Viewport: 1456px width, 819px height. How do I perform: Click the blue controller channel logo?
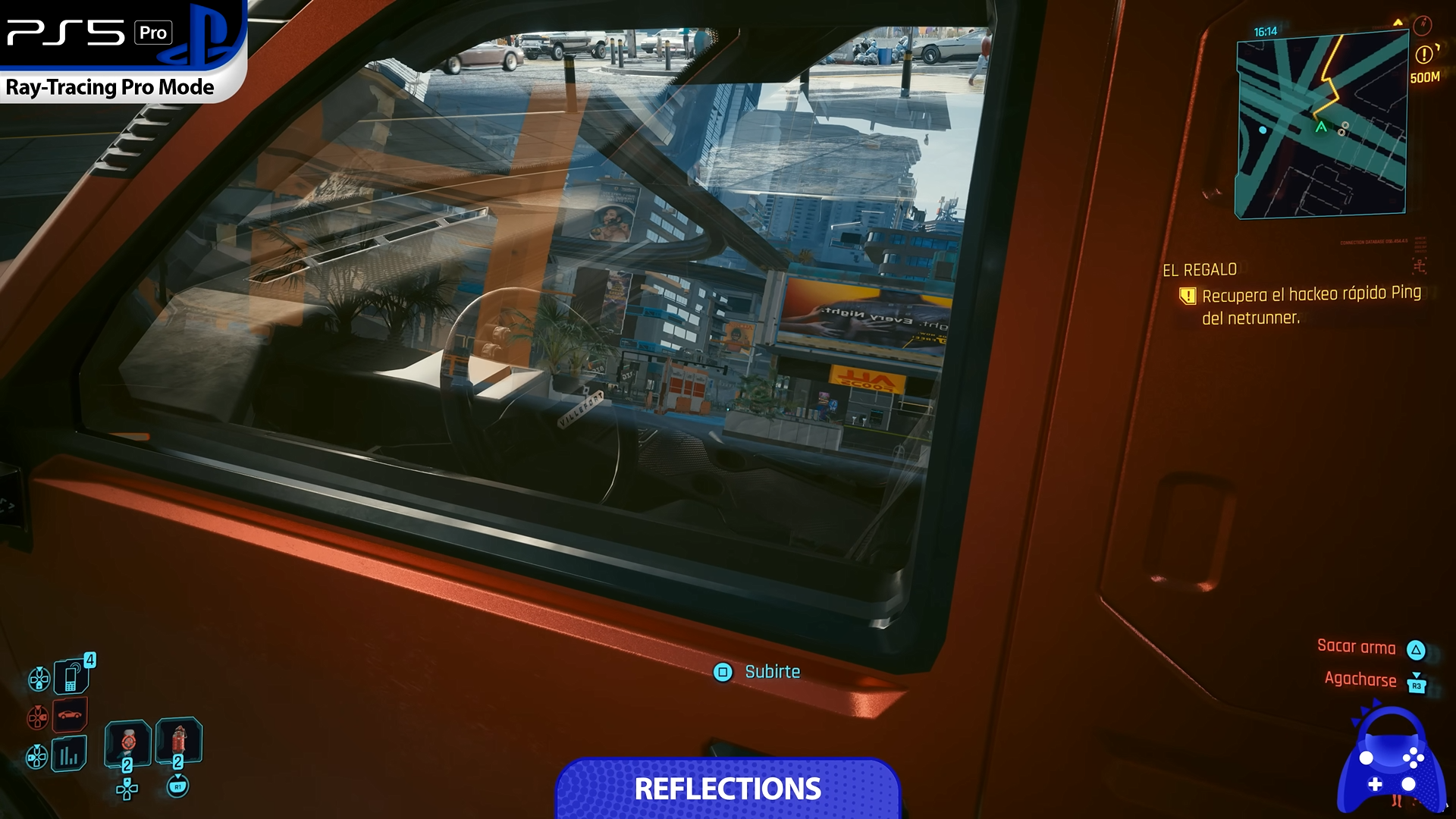(1390, 763)
